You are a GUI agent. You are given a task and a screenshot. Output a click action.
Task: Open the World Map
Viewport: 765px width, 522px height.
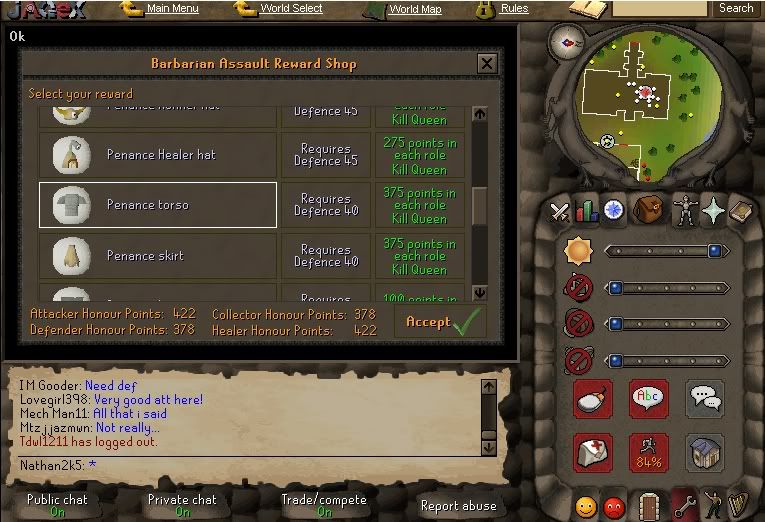tap(414, 9)
